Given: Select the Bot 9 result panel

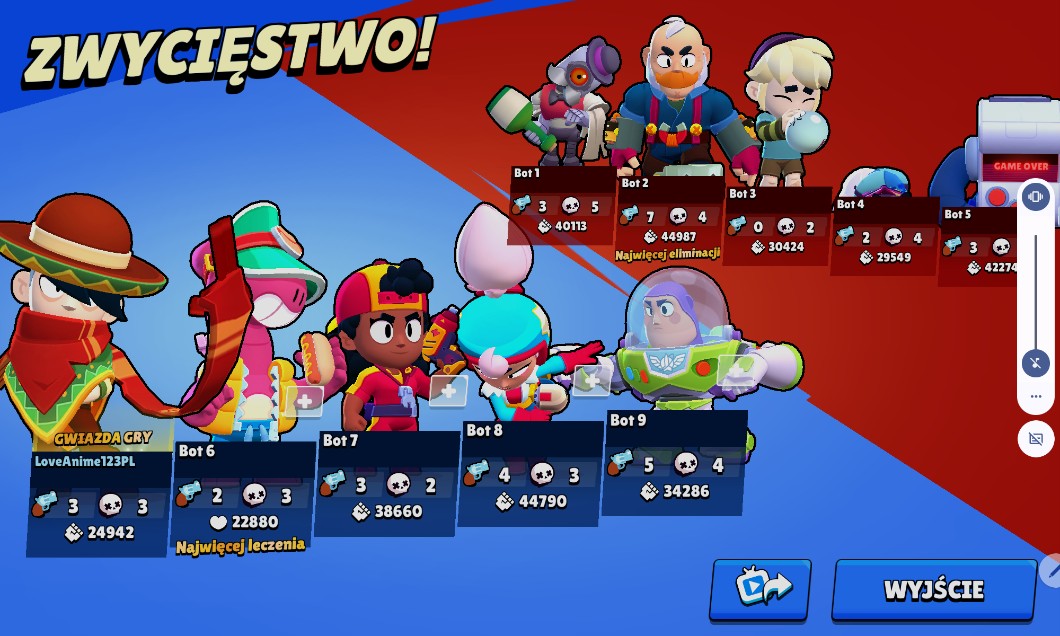Looking at the screenshot, I should pos(674,462).
